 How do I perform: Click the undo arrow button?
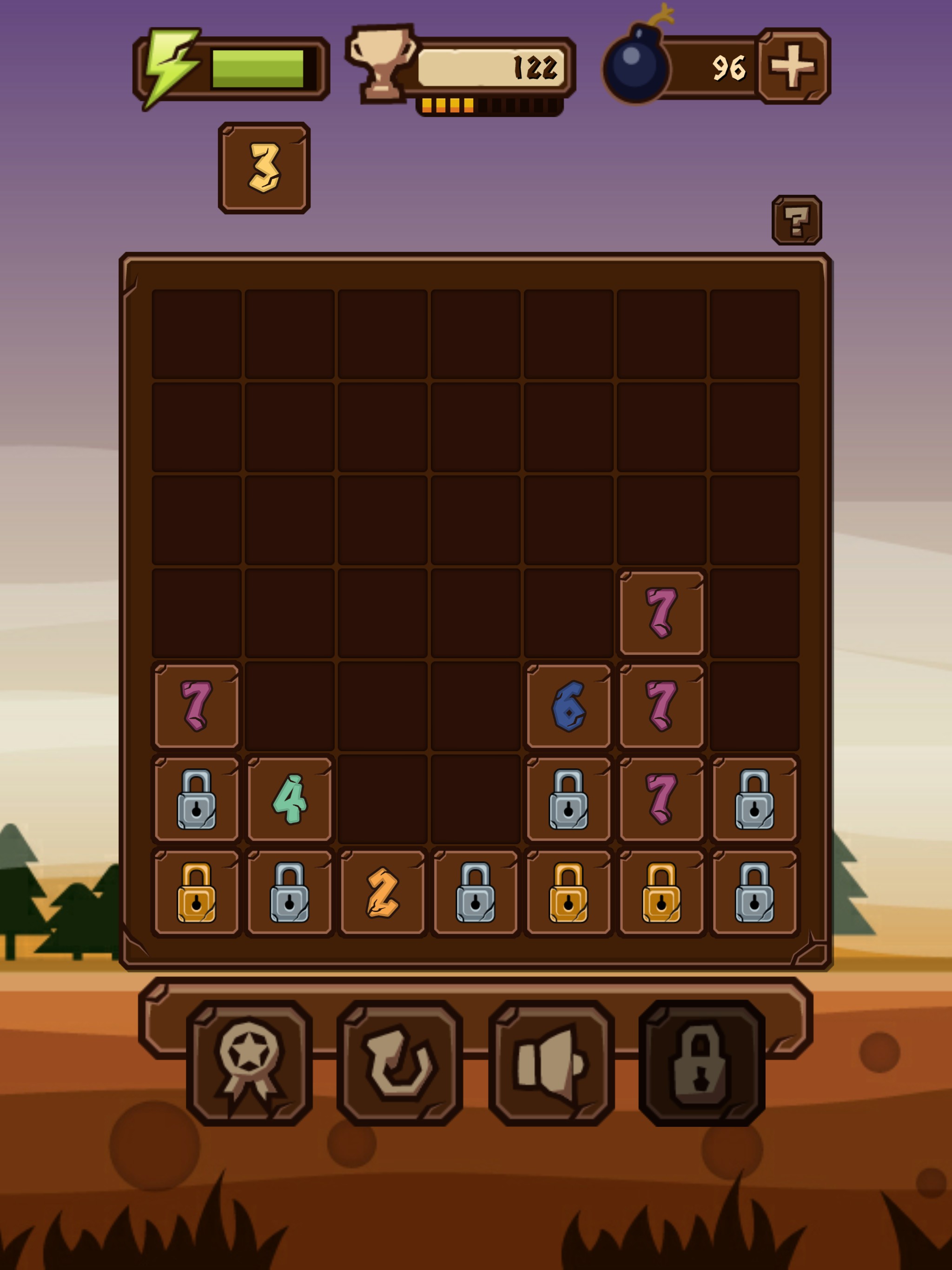400,1063
